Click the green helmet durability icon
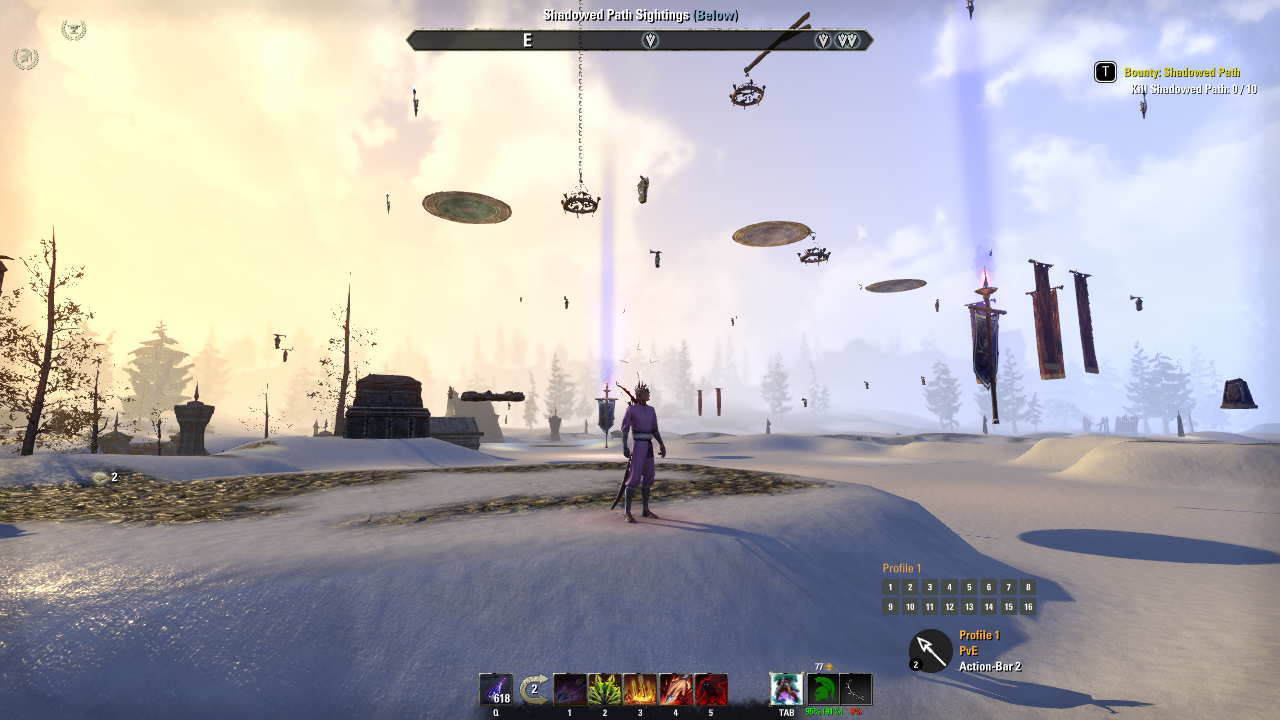This screenshot has height=720, width=1280. click(822, 689)
